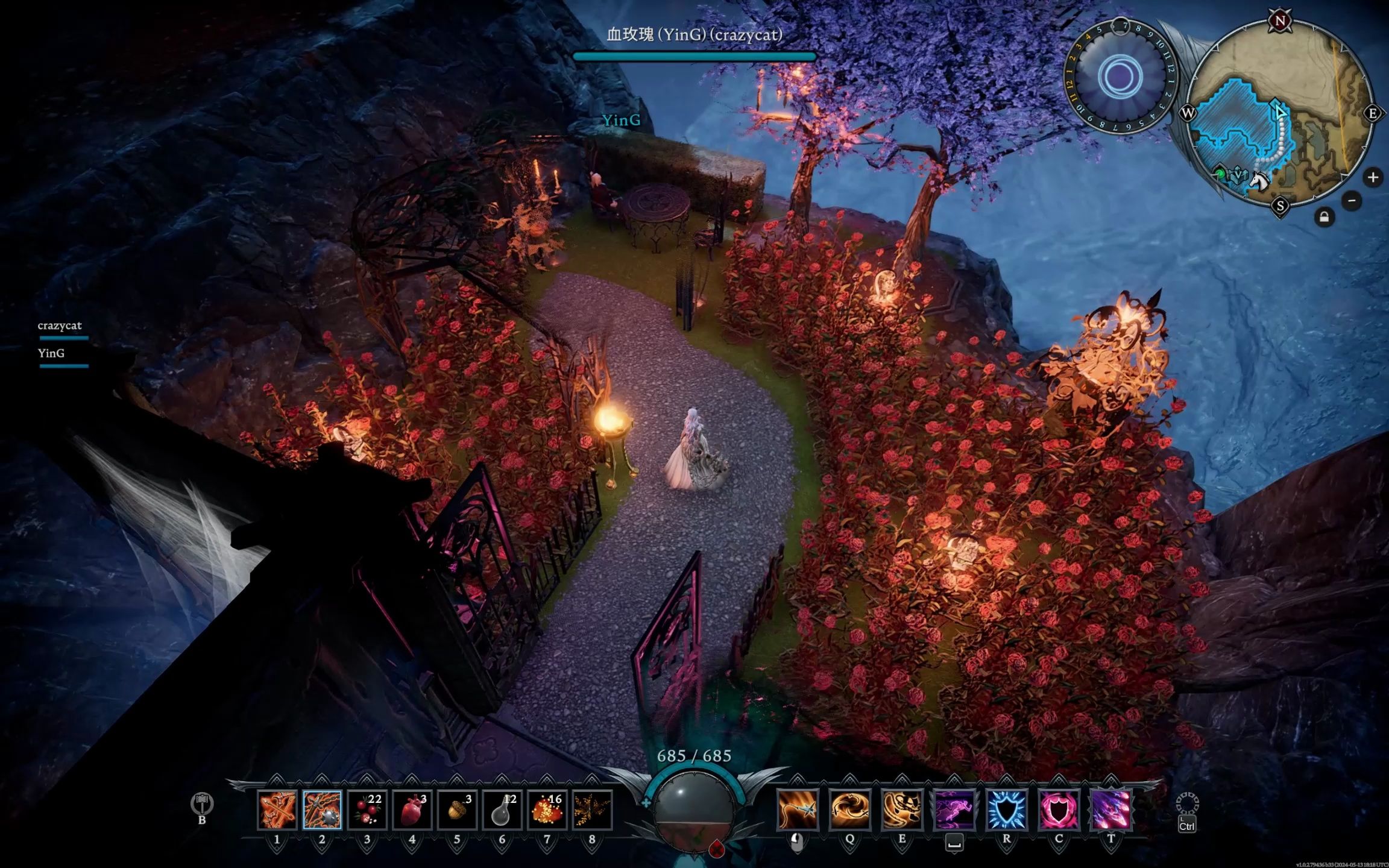Click the white horse marker on the minimap

point(1258,180)
